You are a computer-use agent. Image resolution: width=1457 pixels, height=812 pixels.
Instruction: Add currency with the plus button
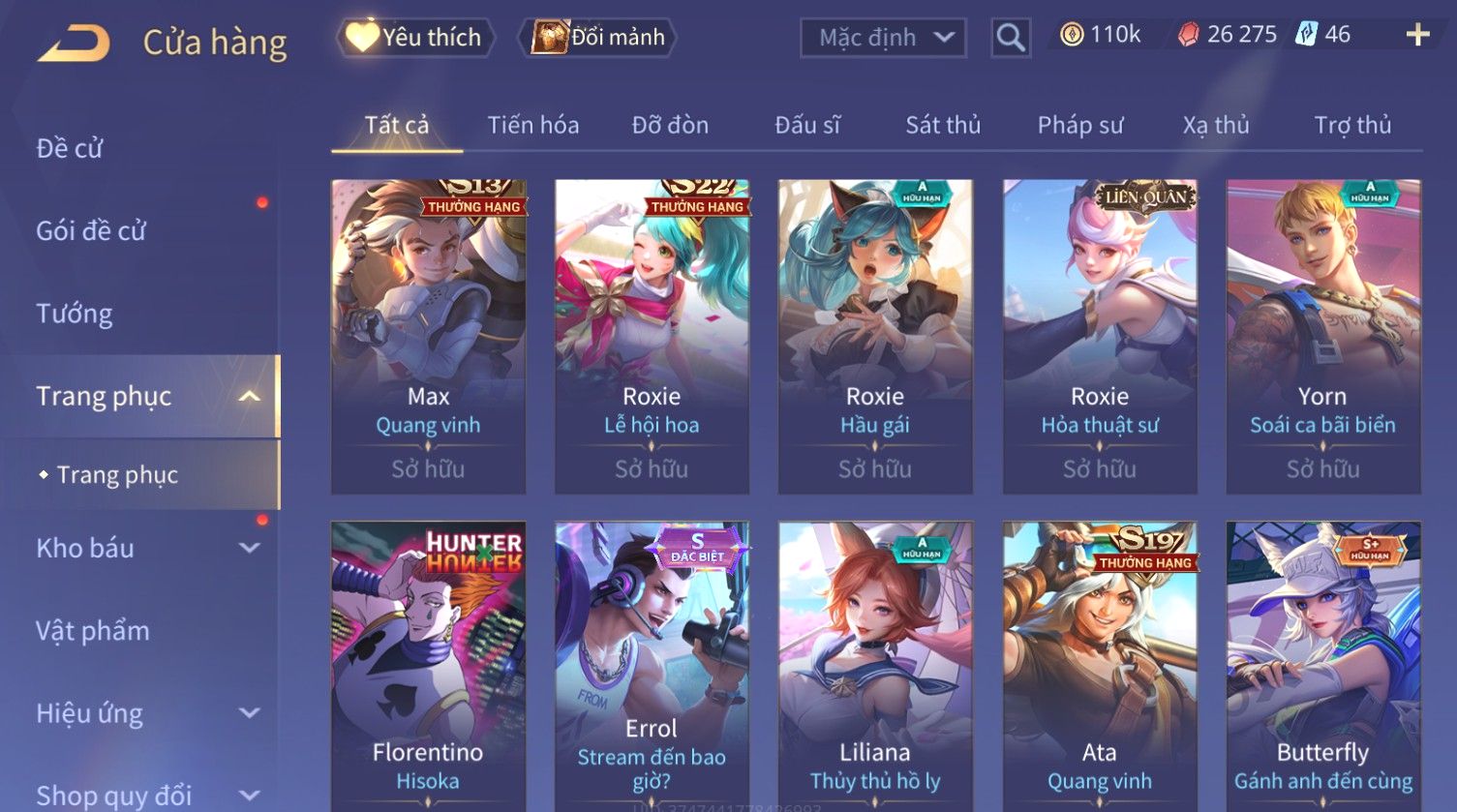(1417, 35)
